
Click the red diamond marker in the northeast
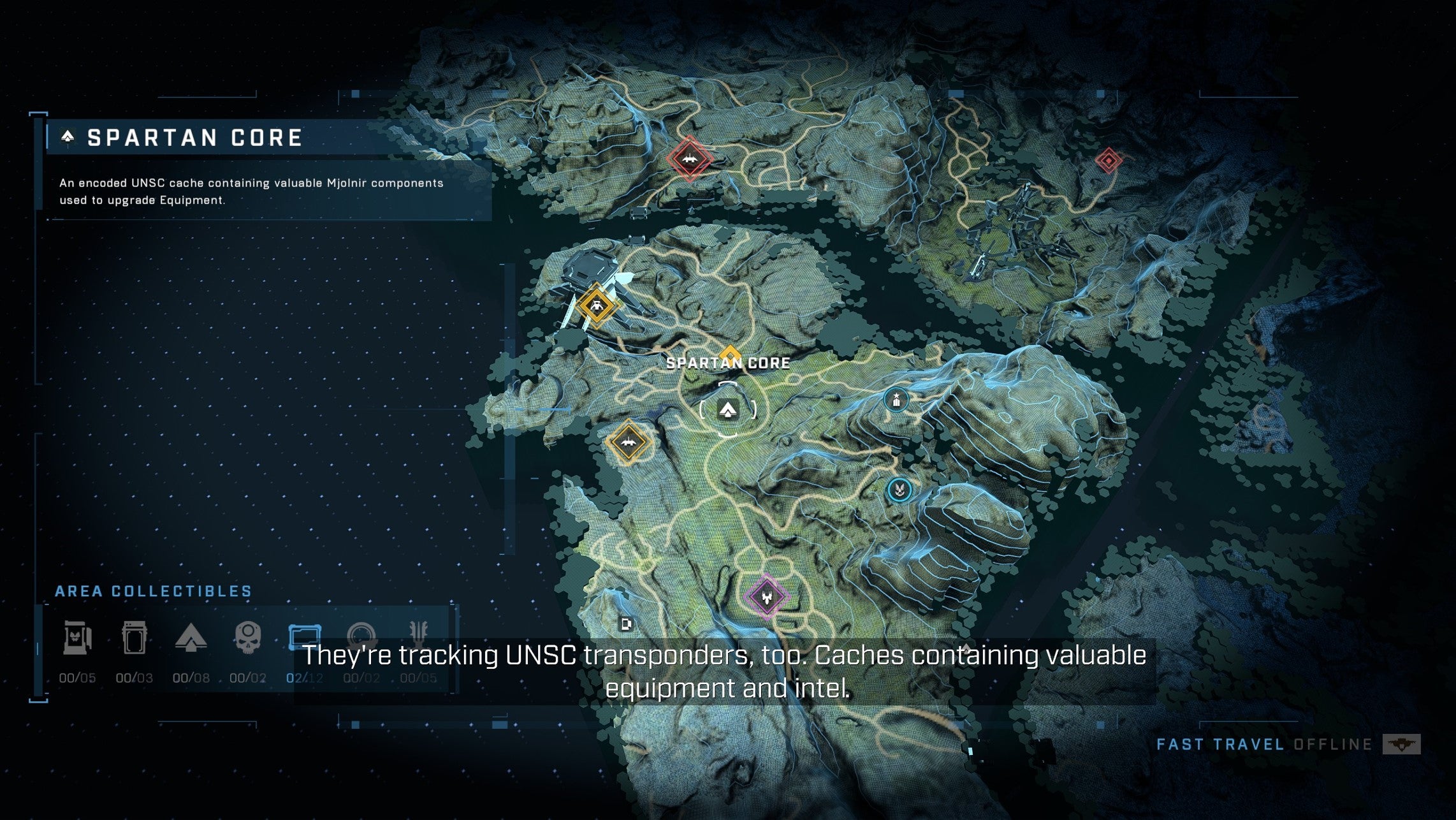(1110, 161)
